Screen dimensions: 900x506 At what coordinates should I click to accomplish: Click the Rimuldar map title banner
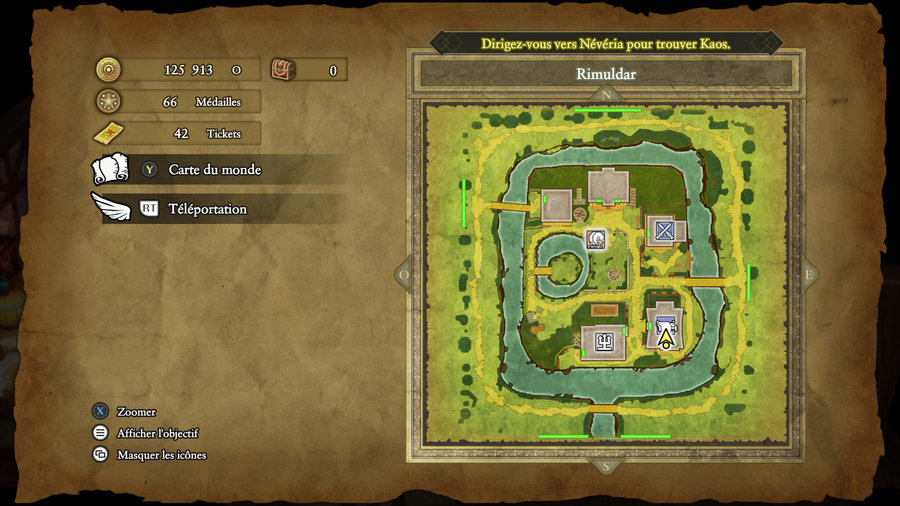(606, 74)
